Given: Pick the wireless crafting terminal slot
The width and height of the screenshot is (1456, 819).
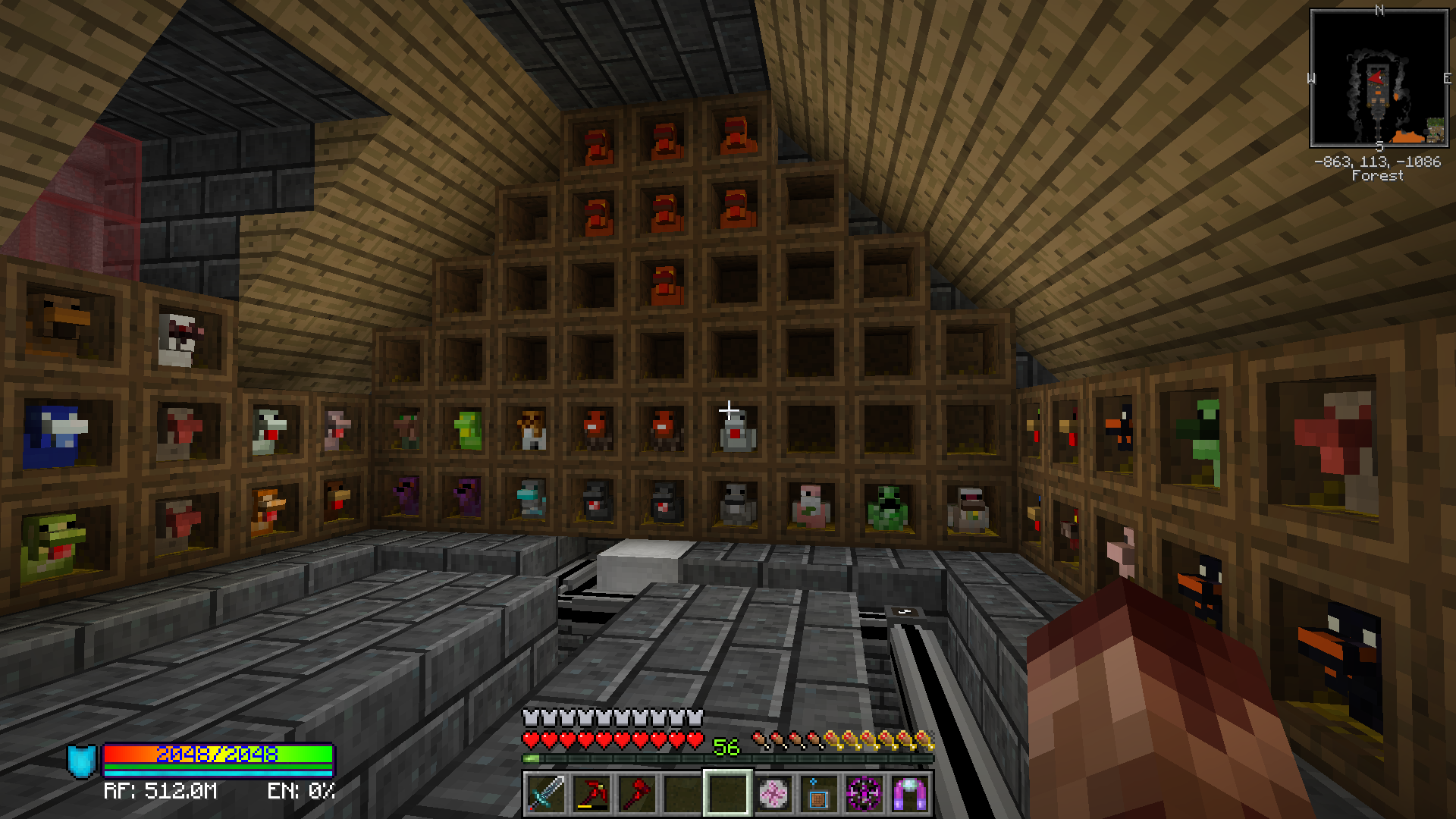Looking at the screenshot, I should pyautogui.click(x=819, y=793).
